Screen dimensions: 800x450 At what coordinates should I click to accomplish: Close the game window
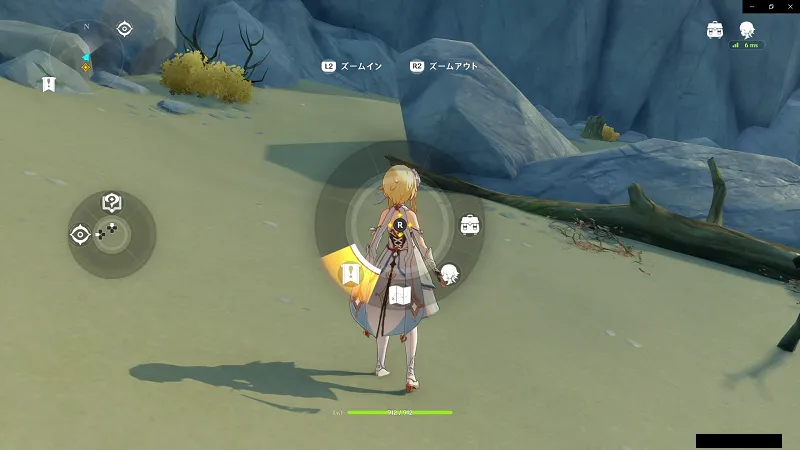click(x=789, y=6)
